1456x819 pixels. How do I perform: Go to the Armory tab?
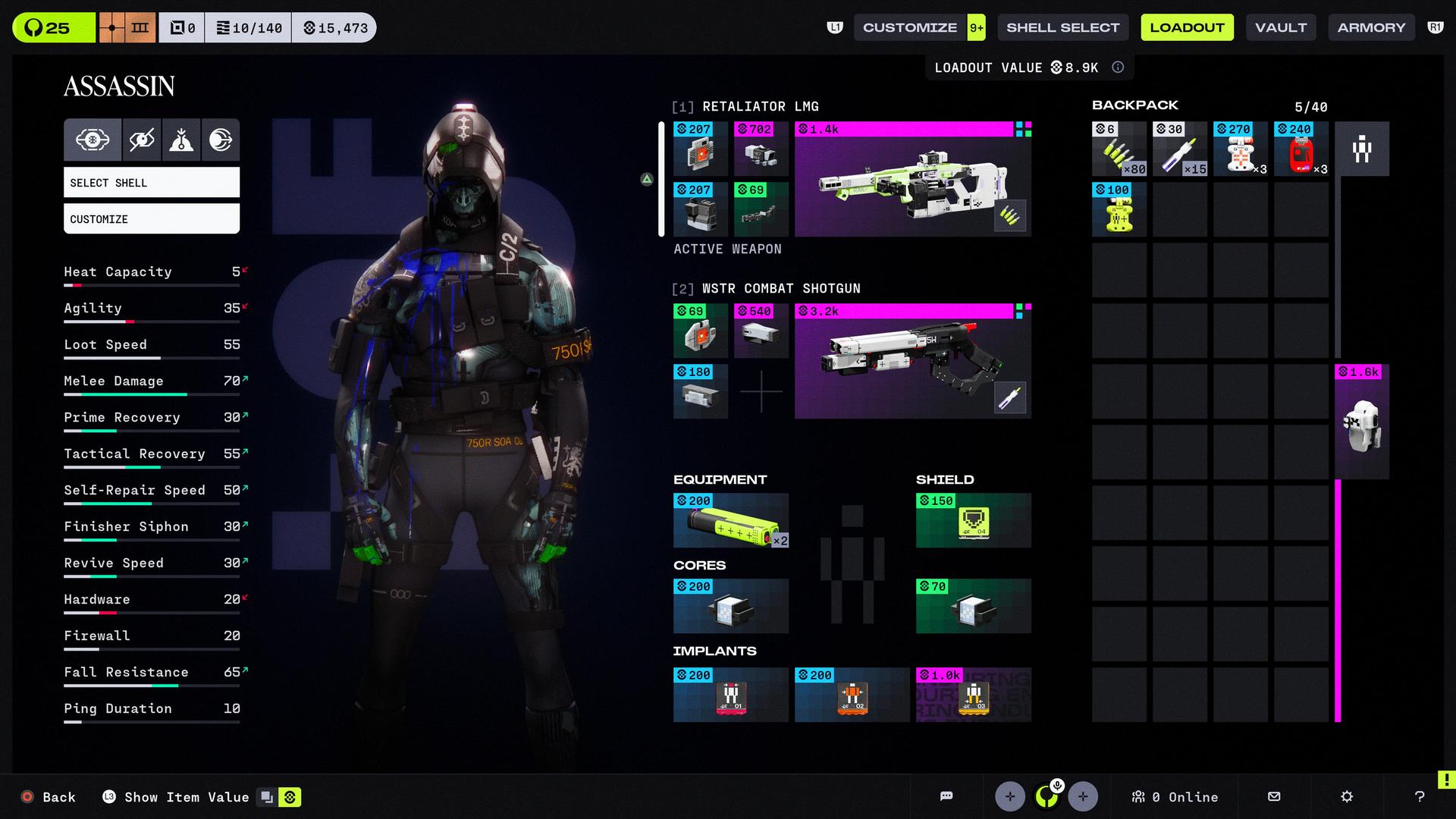pos(1371,28)
